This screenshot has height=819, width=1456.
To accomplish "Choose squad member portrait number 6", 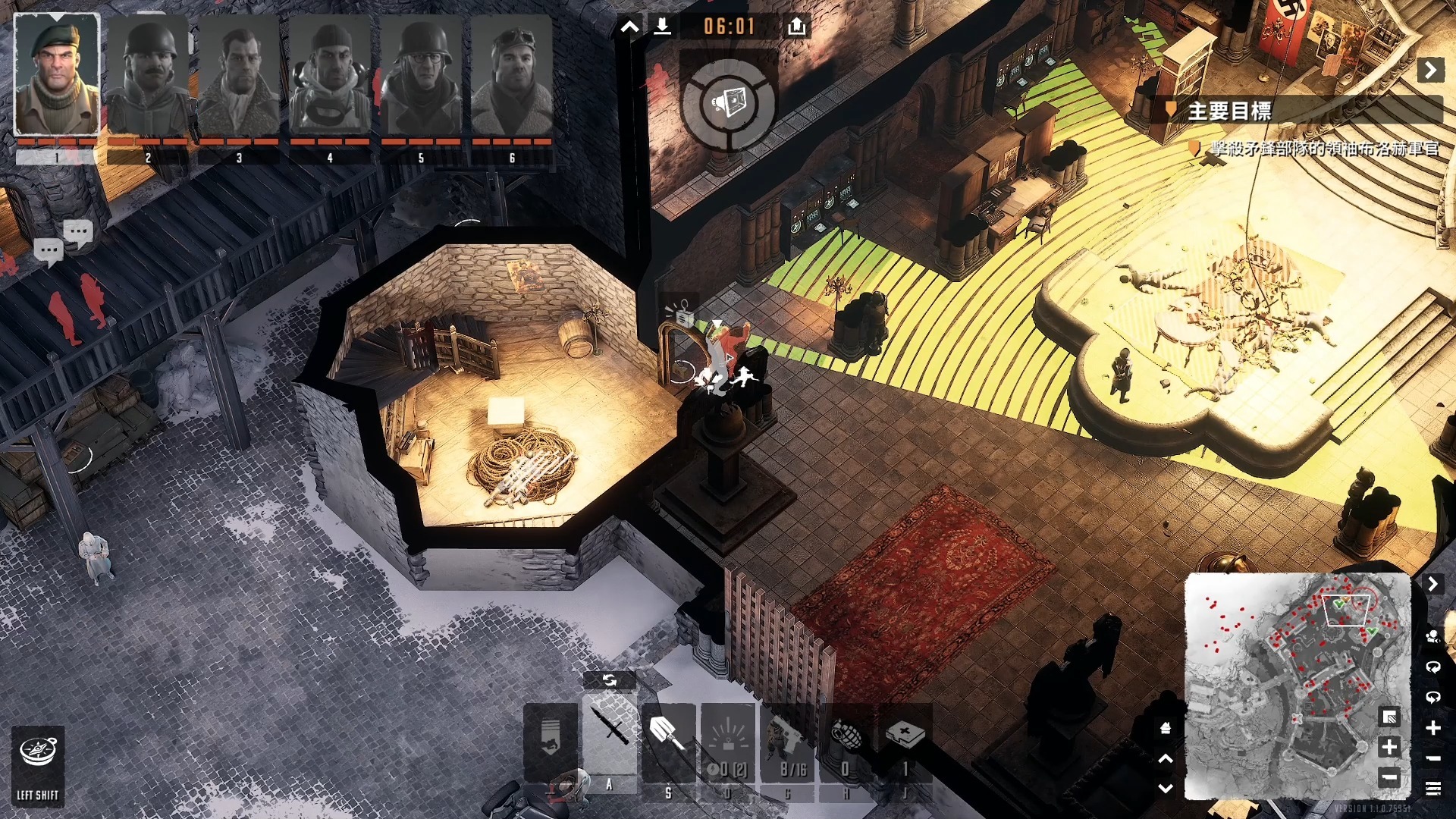I will (512, 76).
